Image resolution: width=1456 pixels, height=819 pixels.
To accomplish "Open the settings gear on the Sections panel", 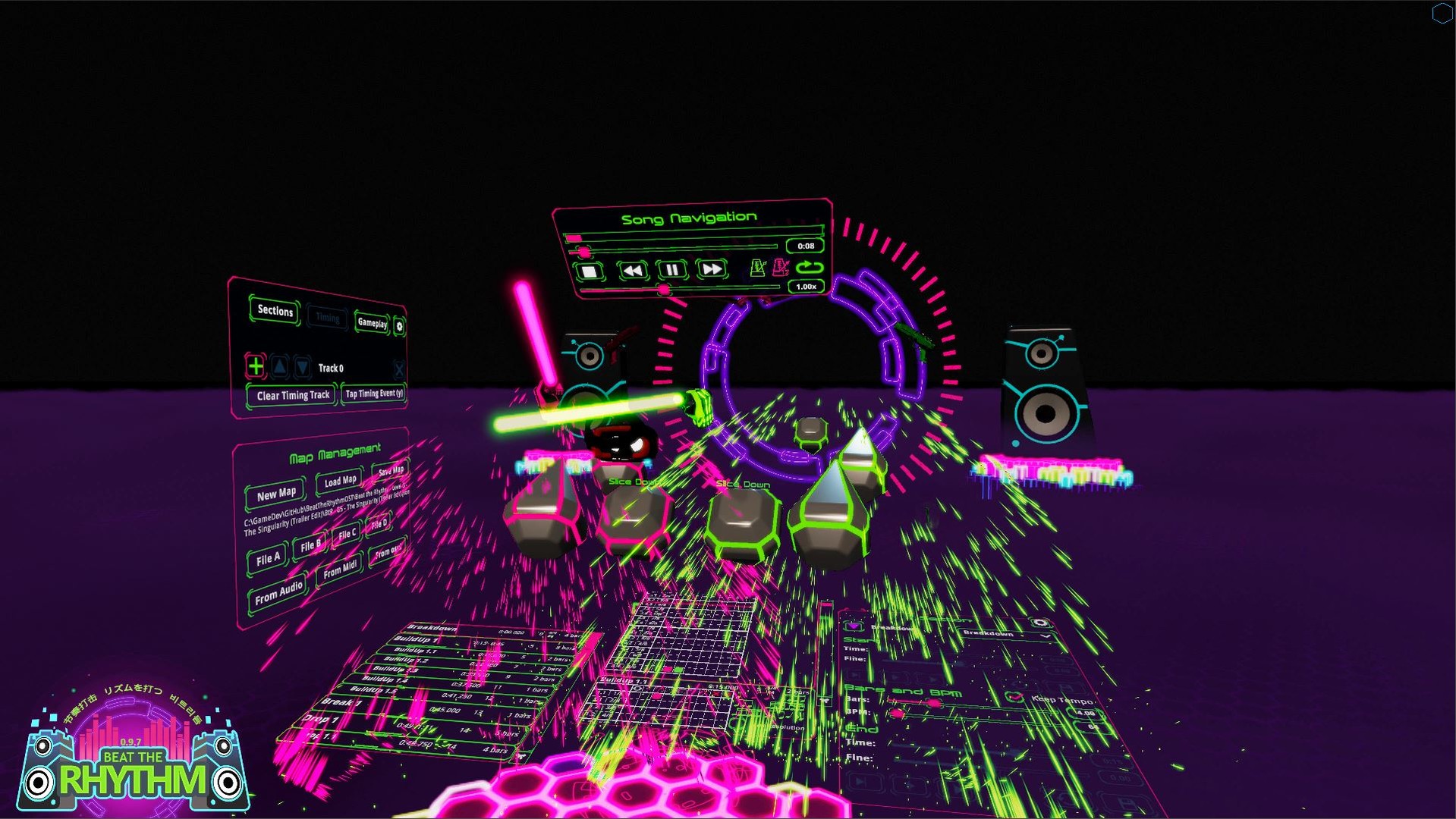I will 399,326.
